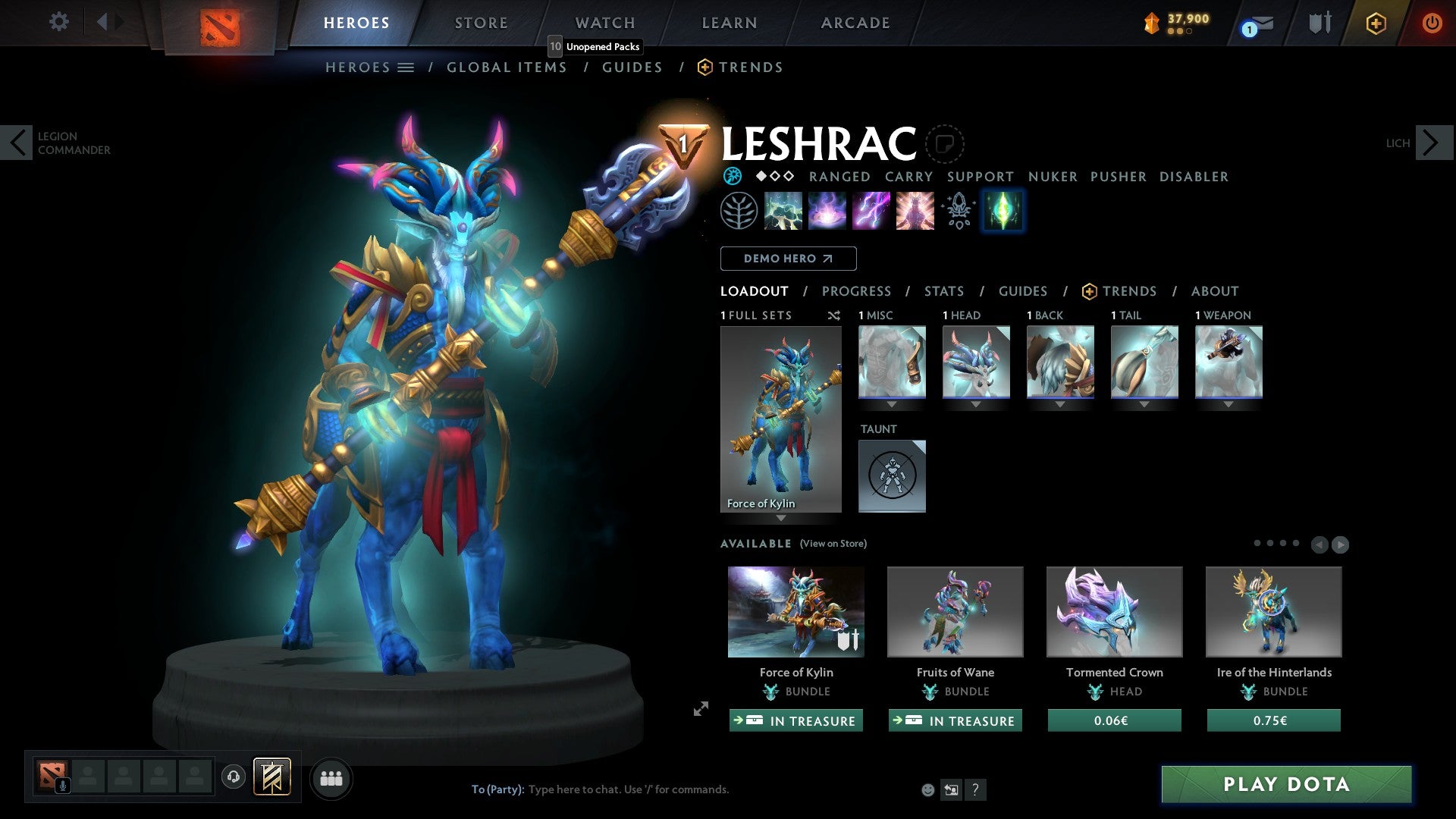Go to the Learn section
Screen dimensions: 1456x819
pyautogui.click(x=729, y=23)
